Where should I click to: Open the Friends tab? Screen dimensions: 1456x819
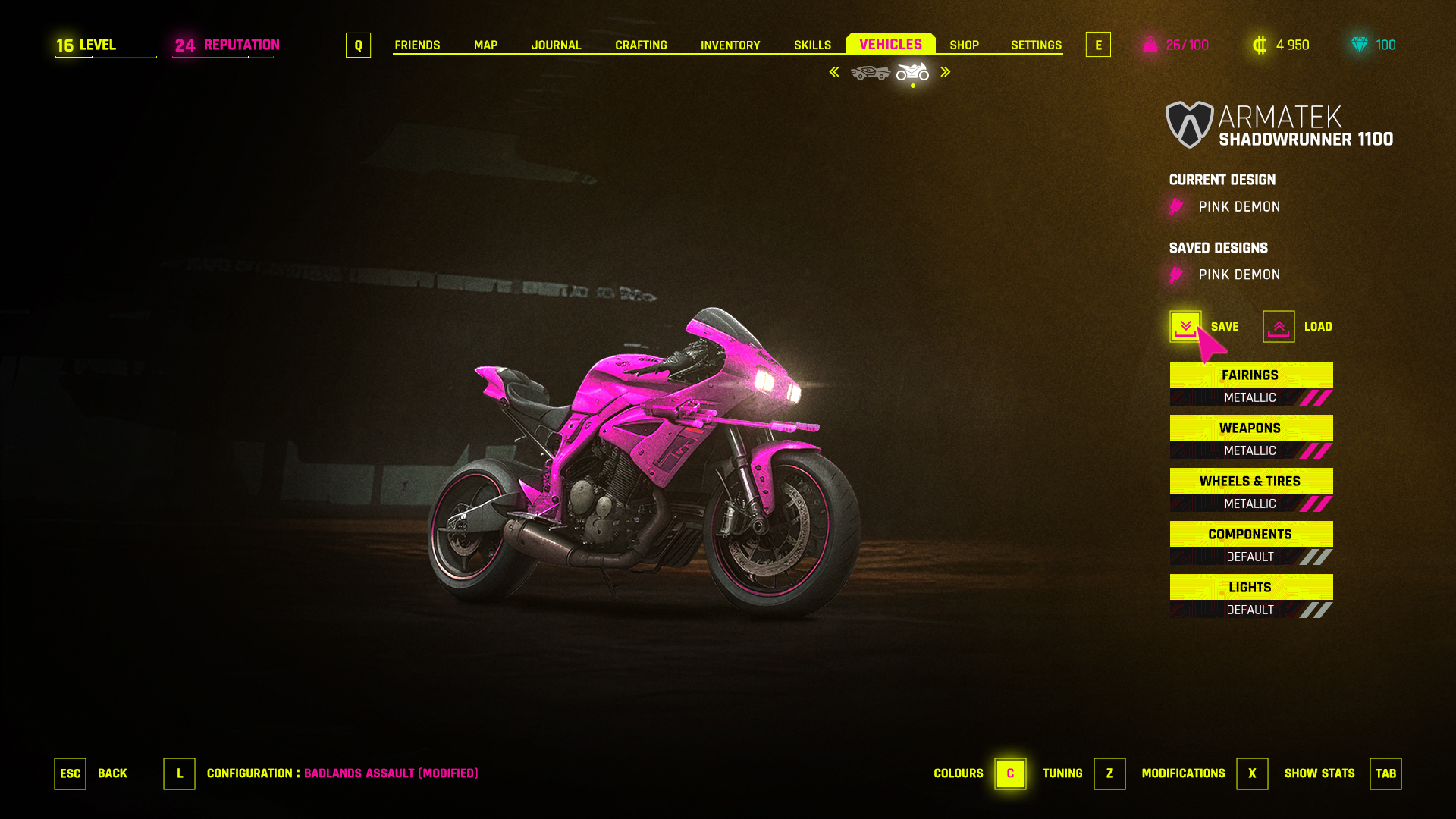(417, 45)
